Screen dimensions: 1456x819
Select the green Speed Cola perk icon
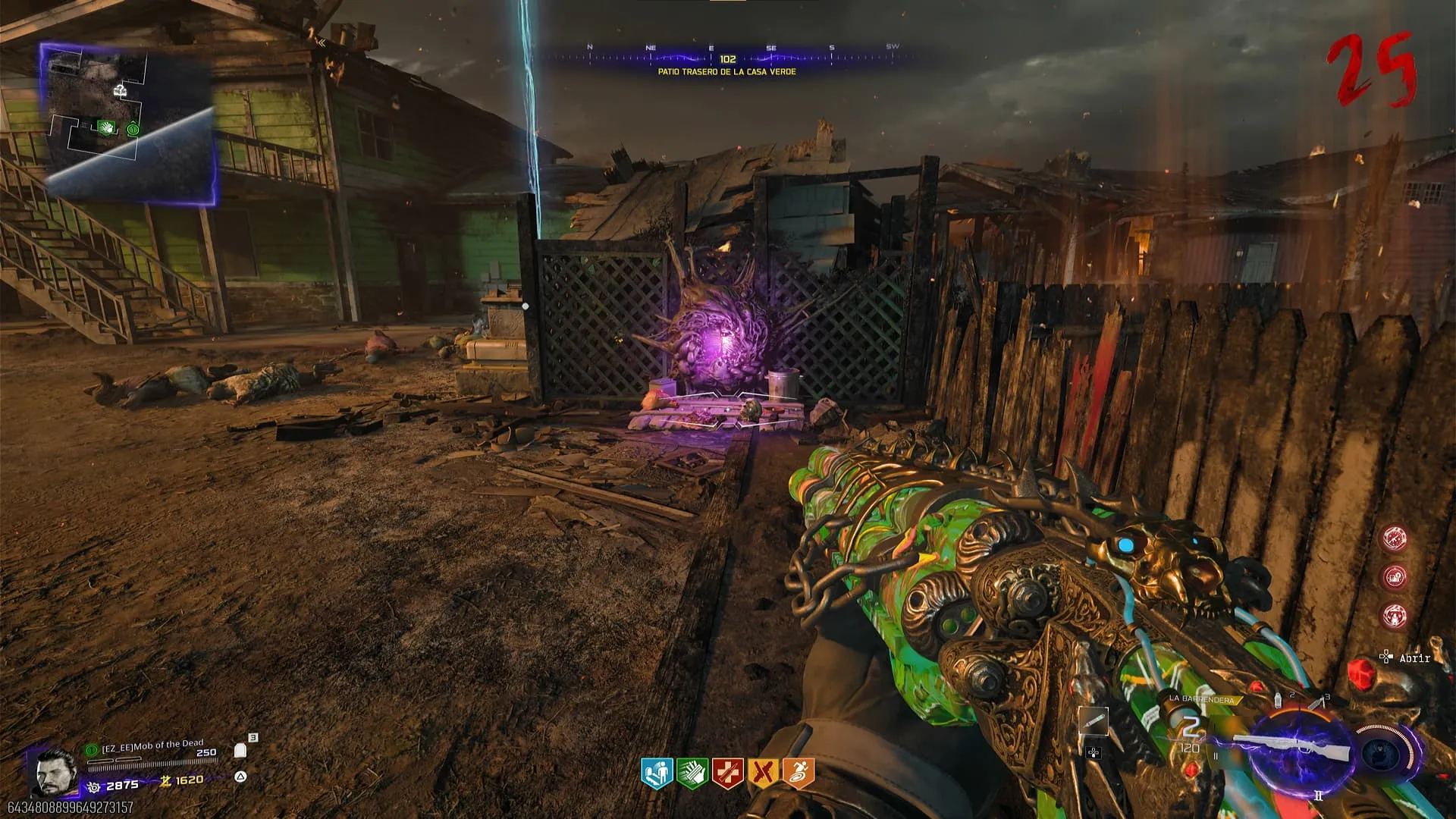[692, 773]
